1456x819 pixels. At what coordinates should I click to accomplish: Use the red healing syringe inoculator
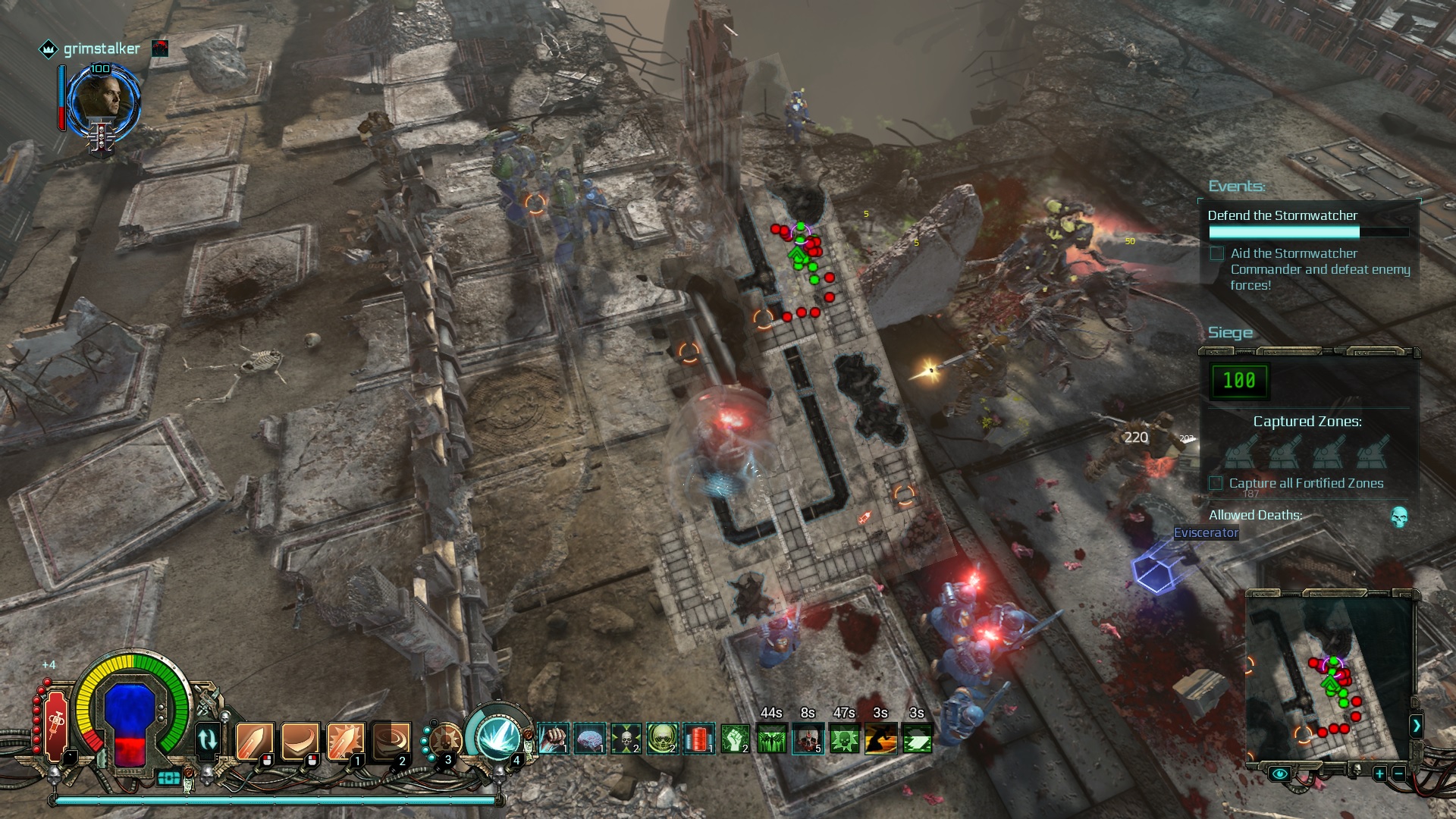point(56,726)
